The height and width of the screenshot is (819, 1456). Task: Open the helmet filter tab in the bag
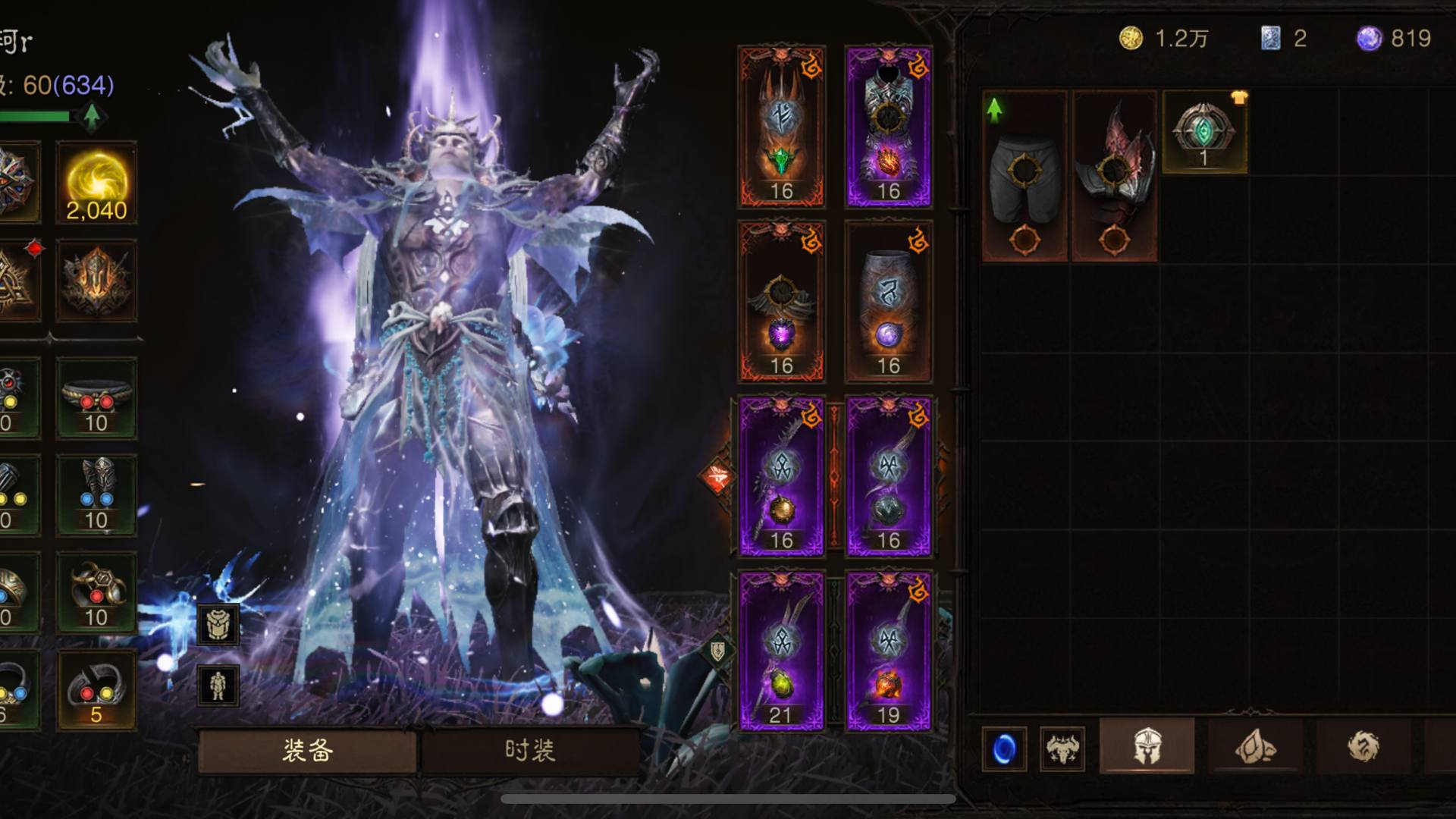pos(1147,747)
